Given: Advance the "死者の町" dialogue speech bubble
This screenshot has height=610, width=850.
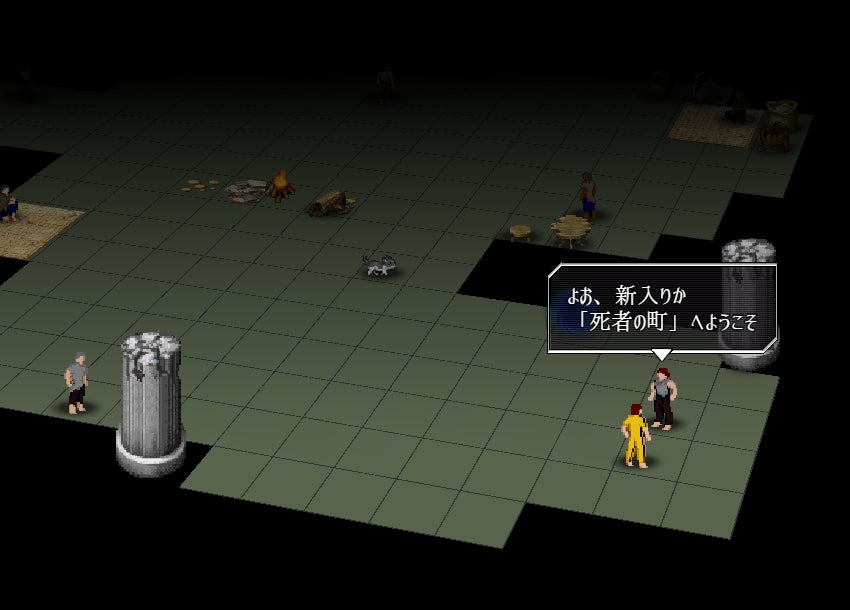Looking at the screenshot, I should (662, 308).
